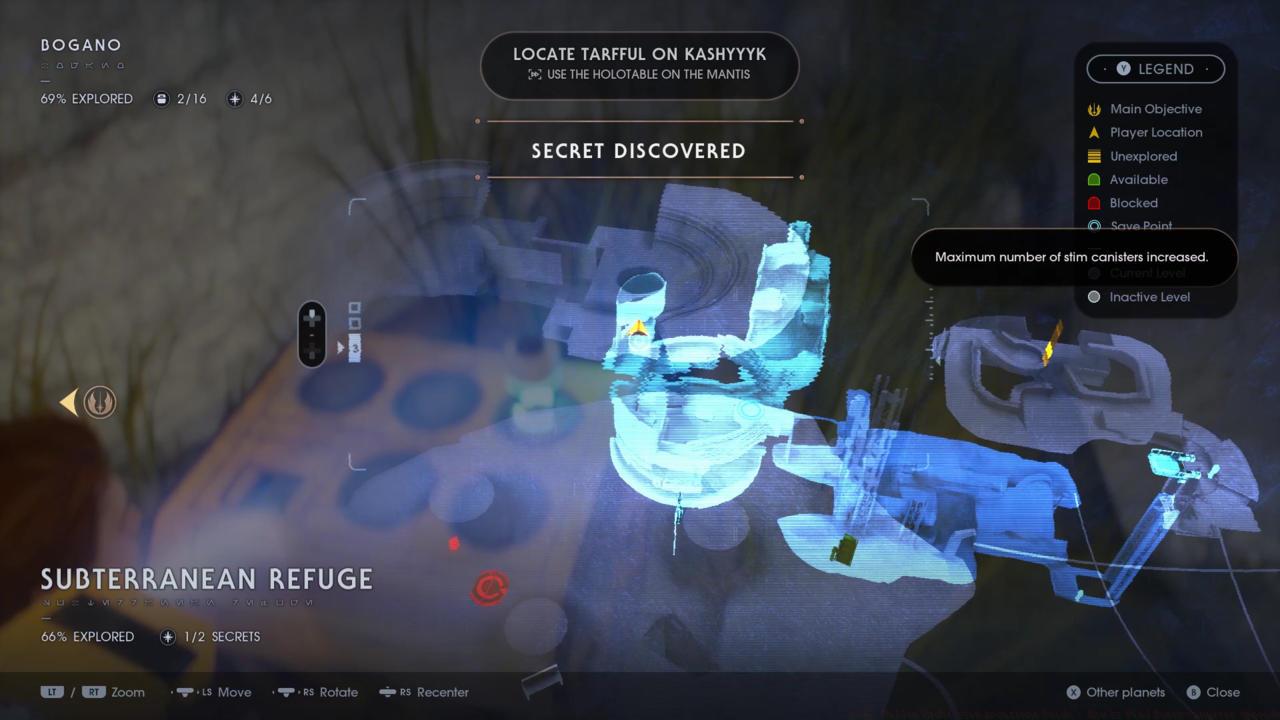Click the chest counter icon showing 2/16
This screenshot has width=1280, height=720.
(161, 99)
